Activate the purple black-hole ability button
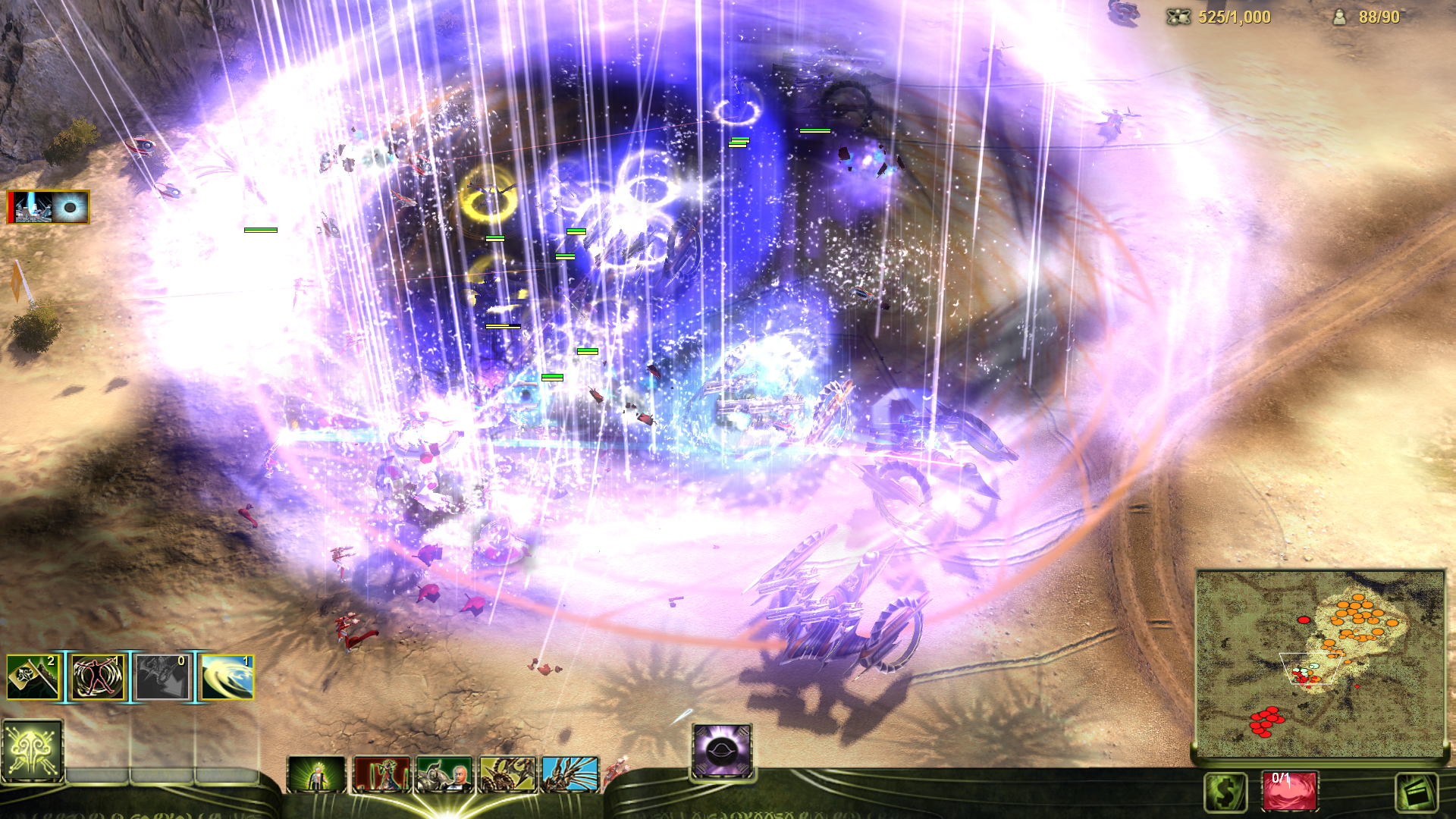The image size is (1456, 819). click(x=722, y=751)
